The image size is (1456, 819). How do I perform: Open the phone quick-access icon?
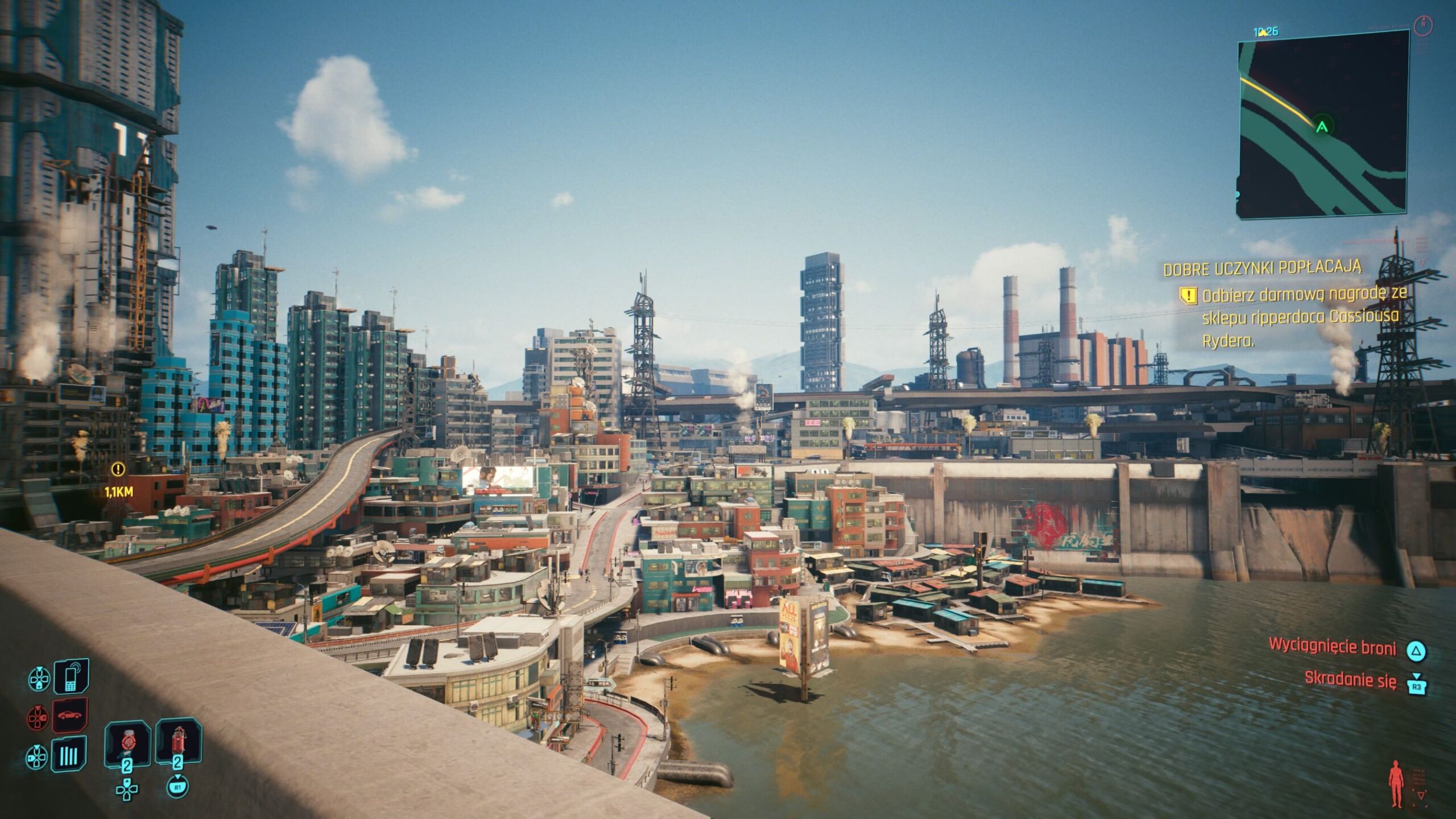(71, 676)
